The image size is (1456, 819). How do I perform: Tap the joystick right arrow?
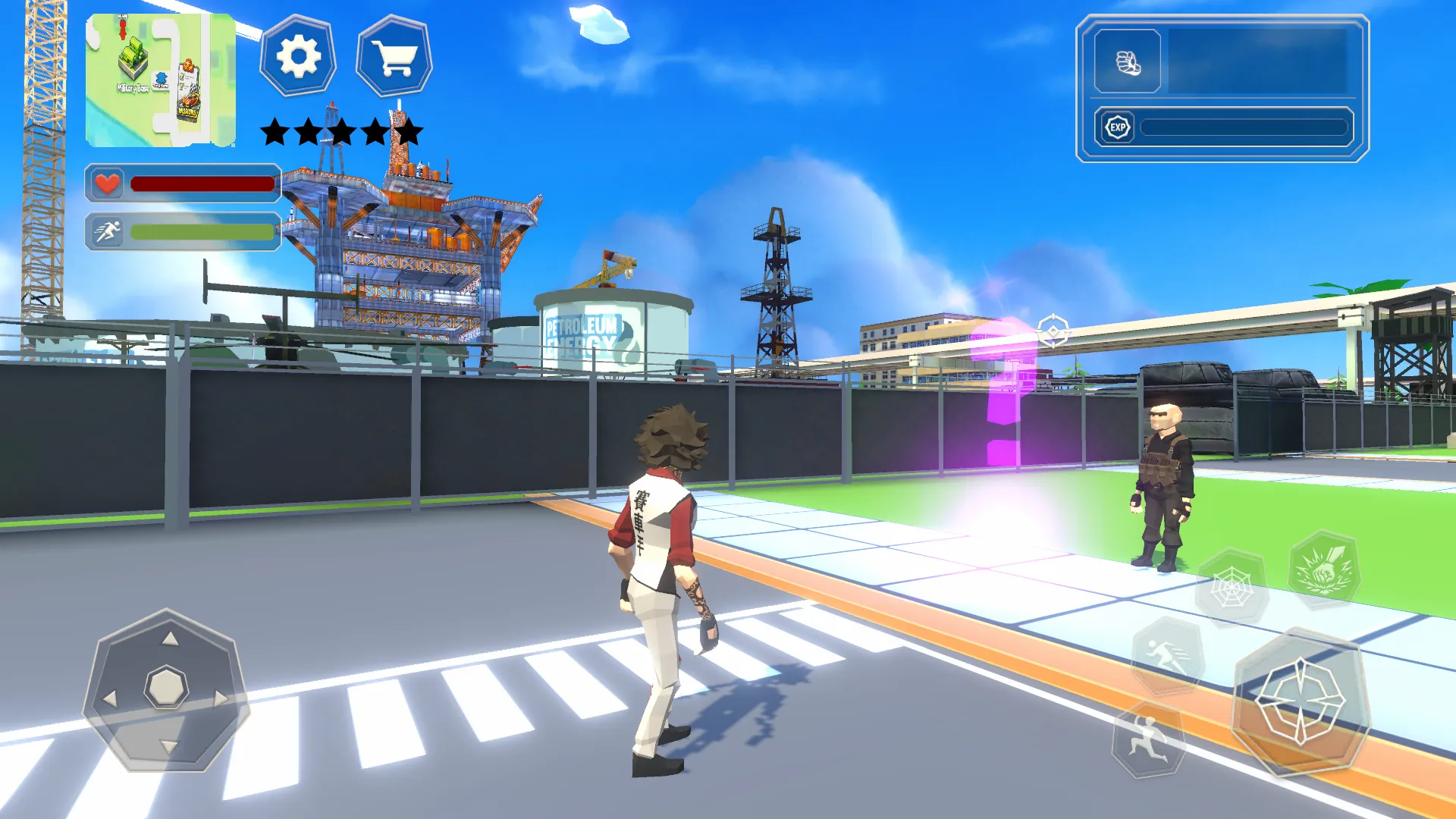[221, 698]
